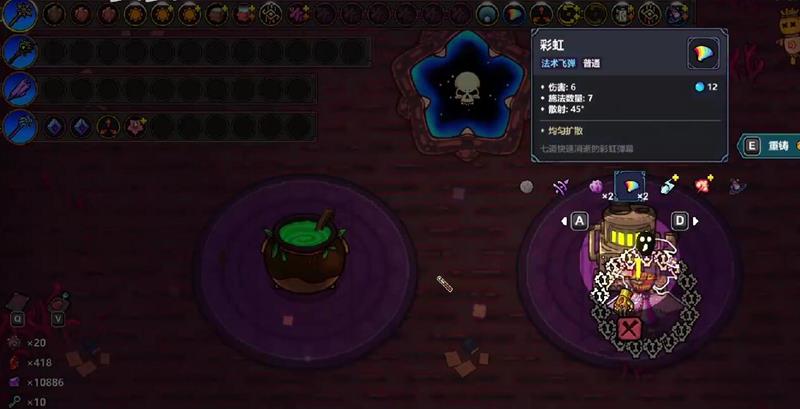
Task: Select the purple sparkle spell in the carousel
Action: (x=562, y=185)
